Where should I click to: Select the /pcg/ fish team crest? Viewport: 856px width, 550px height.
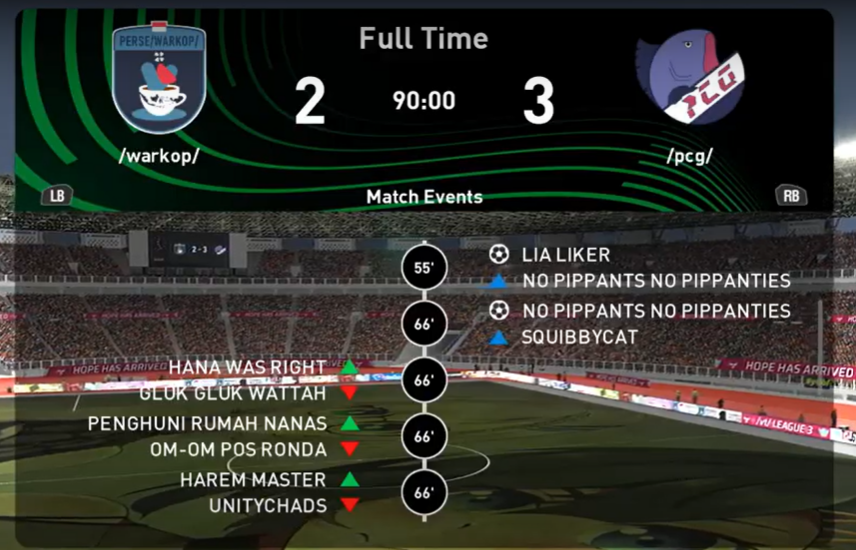[x=690, y=79]
